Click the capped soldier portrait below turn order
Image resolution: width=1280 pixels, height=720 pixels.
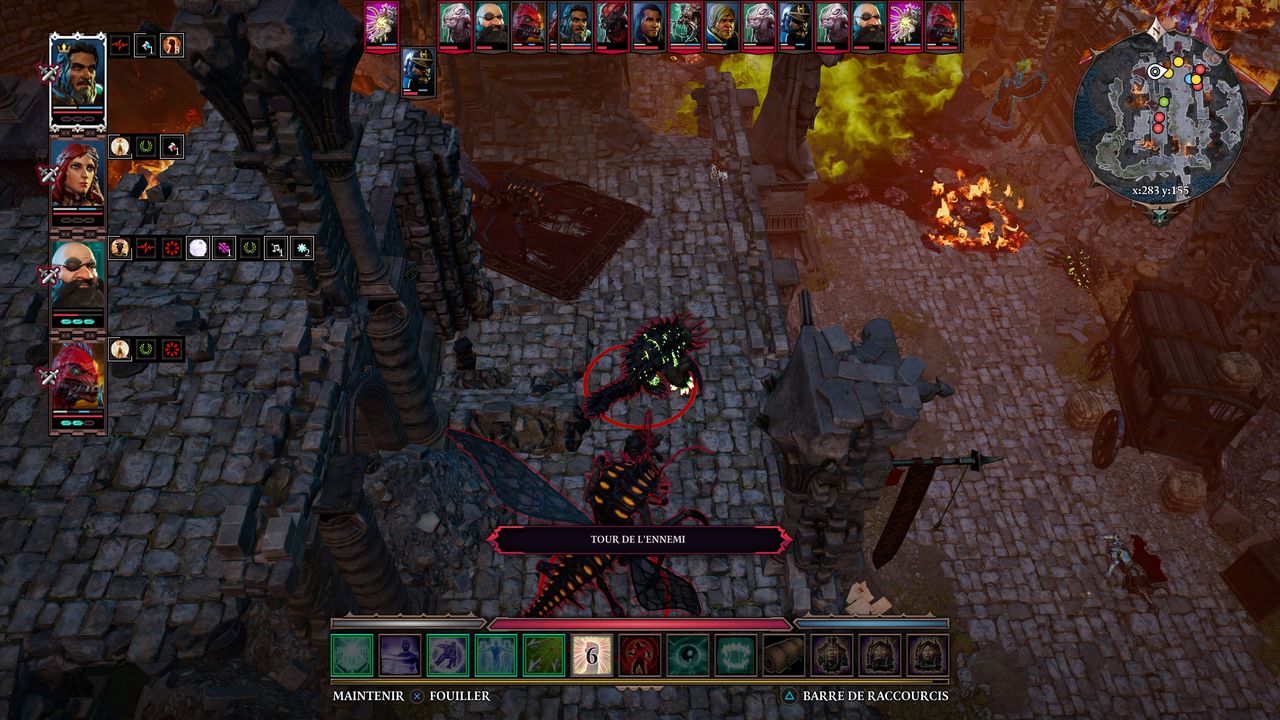pos(418,72)
